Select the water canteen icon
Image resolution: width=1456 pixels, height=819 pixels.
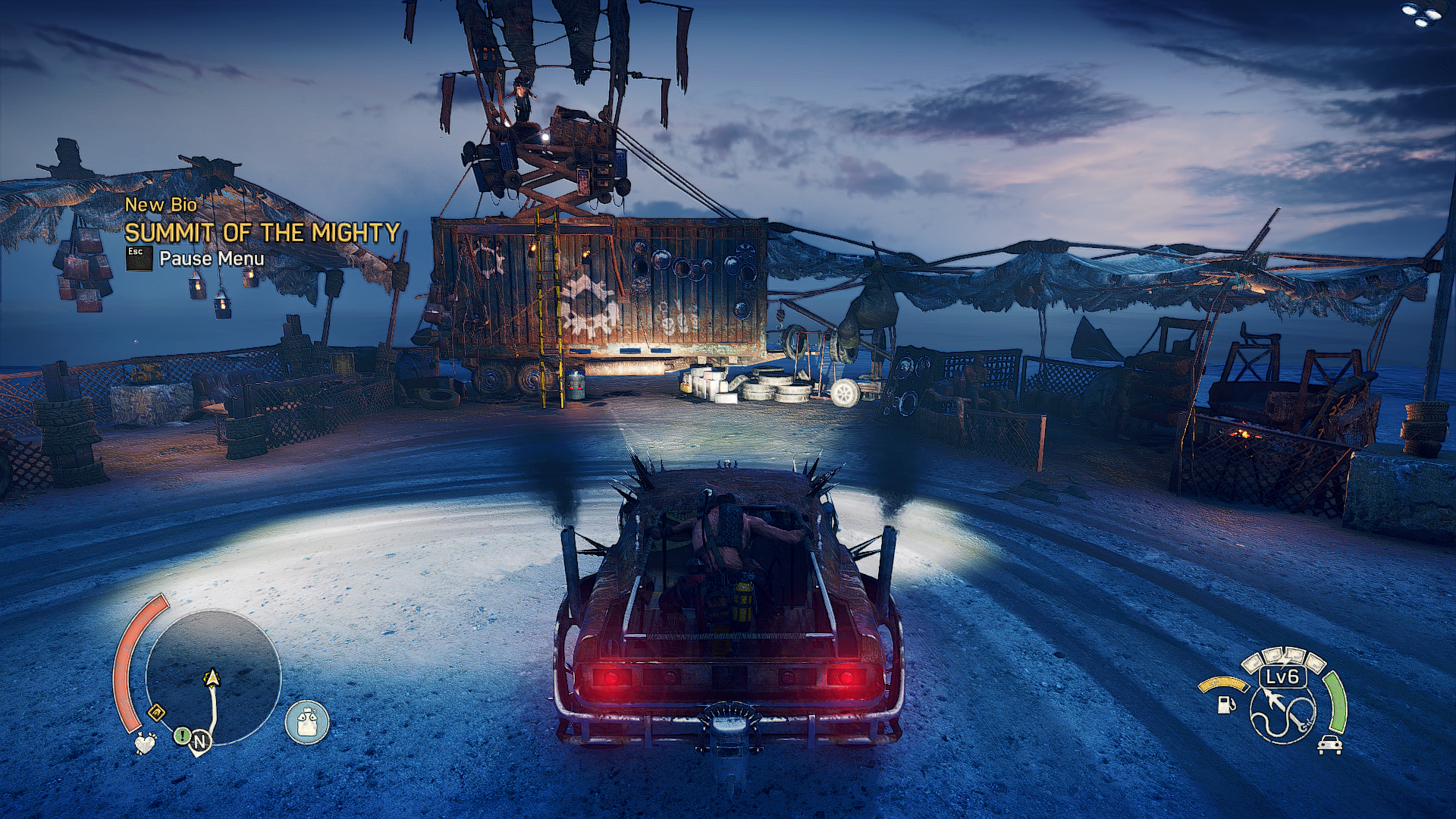(x=307, y=721)
